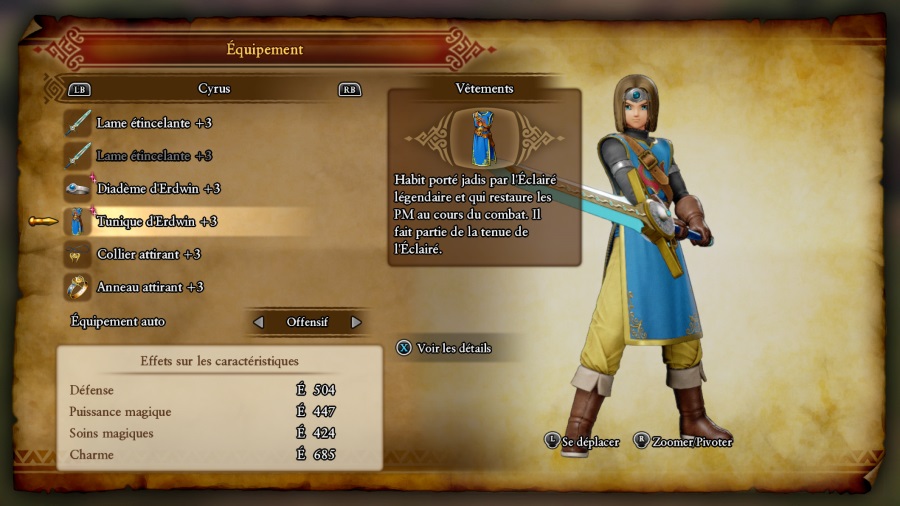
Task: Choose the Tunique d'Erdwin +3 slot
Action: click(156, 222)
